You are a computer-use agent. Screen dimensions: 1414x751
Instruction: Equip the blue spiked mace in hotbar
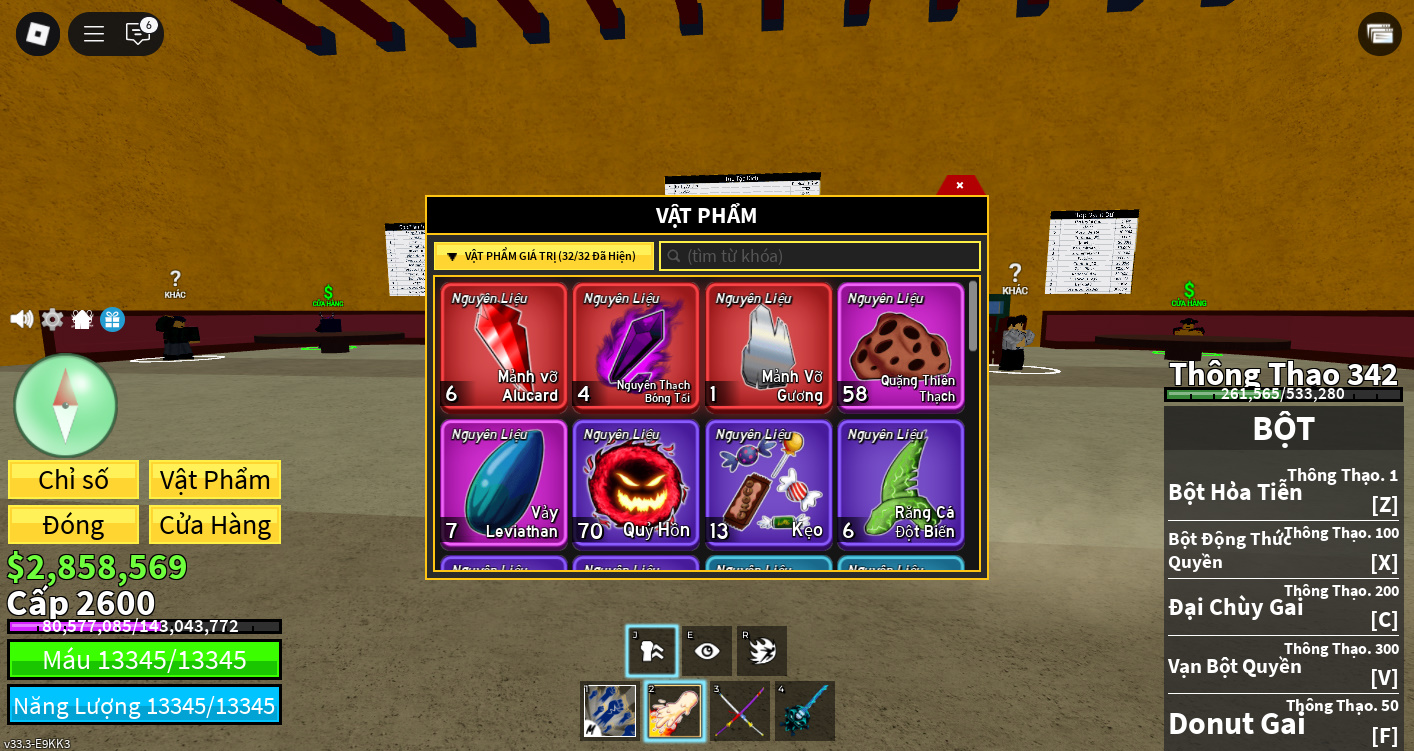coord(805,711)
